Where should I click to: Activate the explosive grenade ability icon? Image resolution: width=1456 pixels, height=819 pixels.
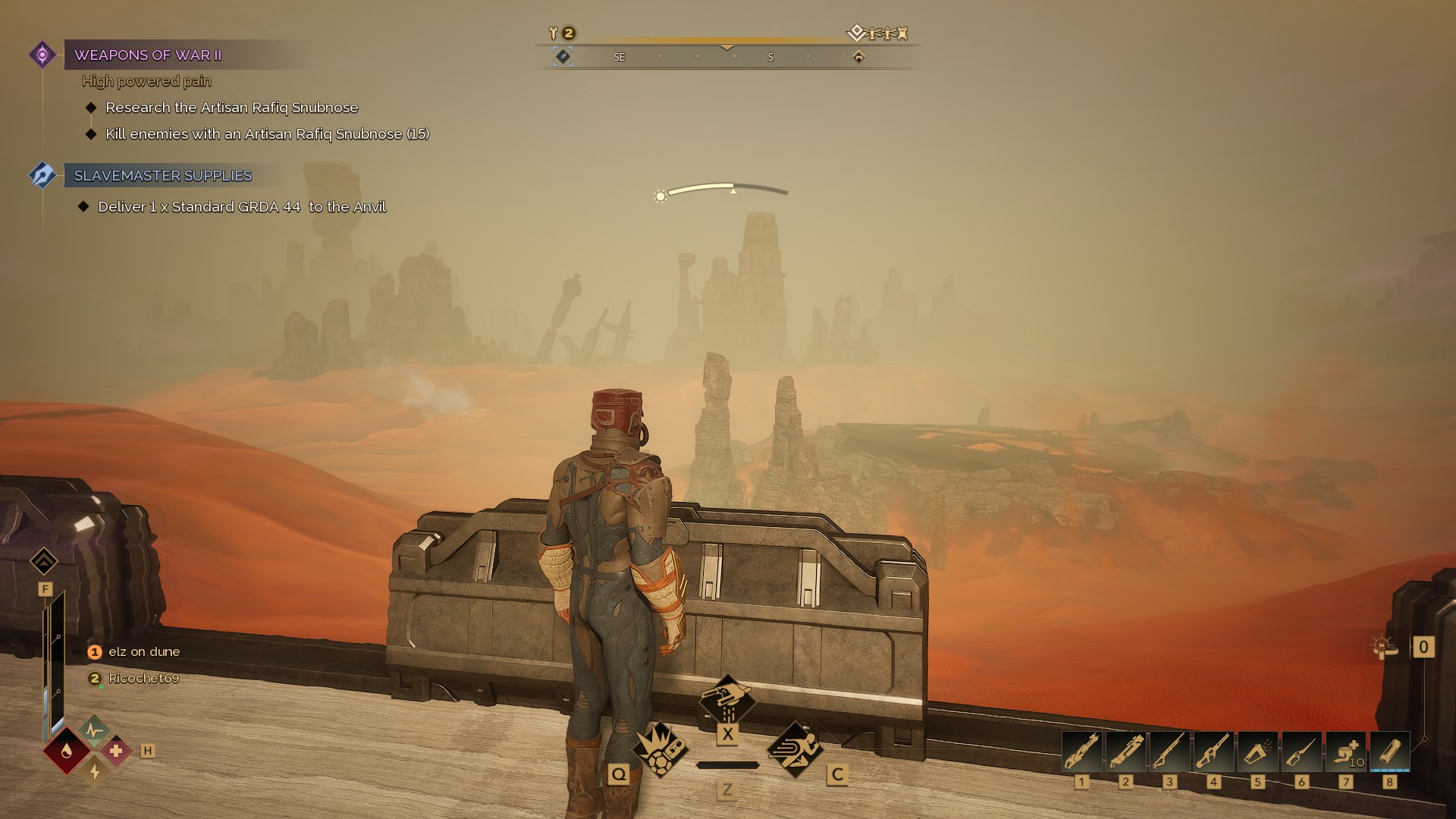[x=659, y=750]
